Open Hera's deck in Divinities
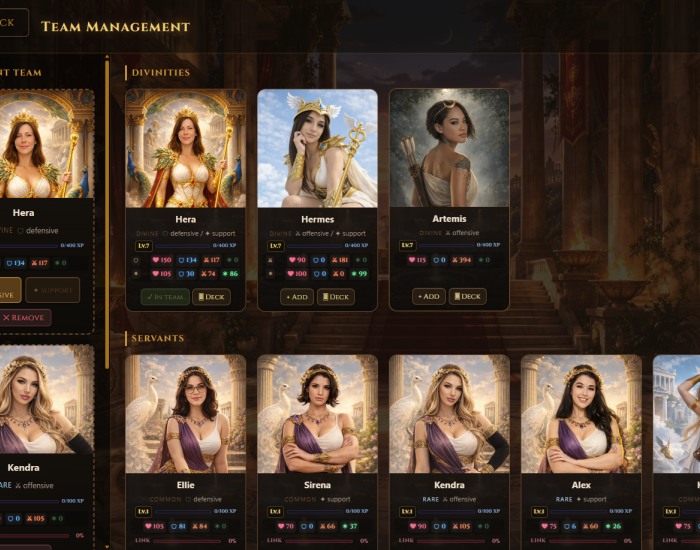Viewport: 700px width, 550px height. tap(211, 296)
